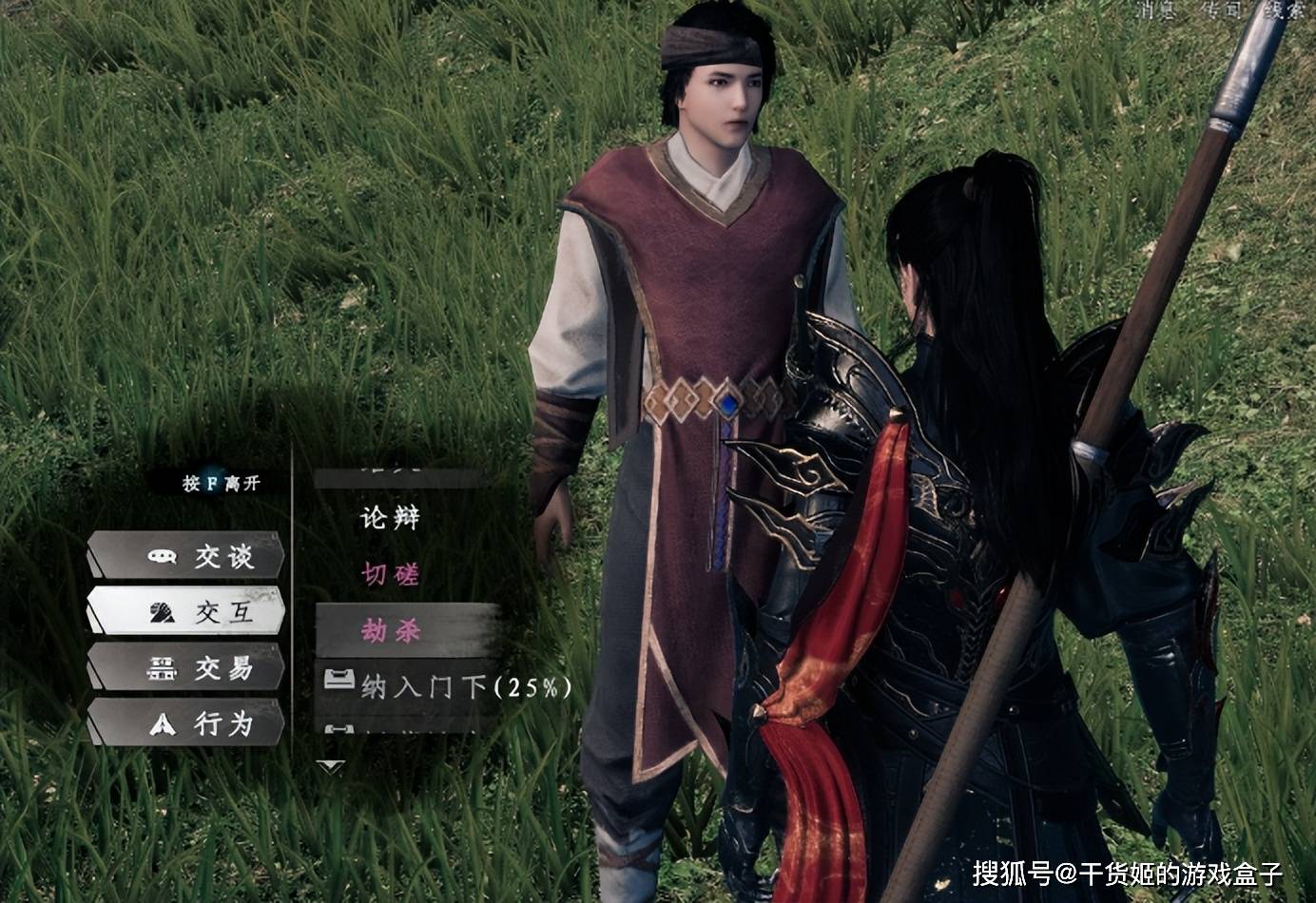
Task: Open the 行为 (Behavior) category
Action: pyautogui.click(x=188, y=724)
